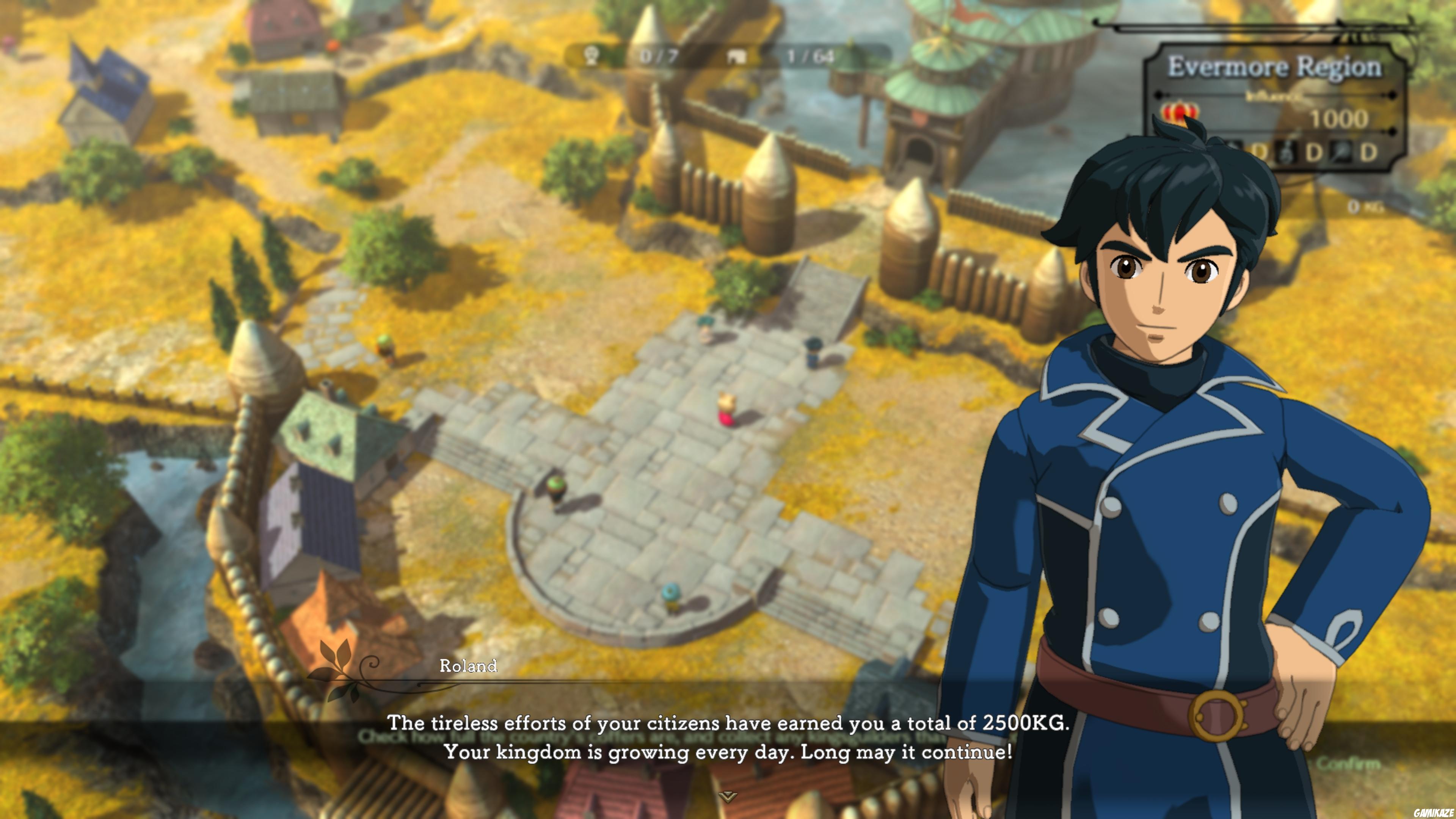Select the potion-shaped resource icon below the influence meter
The width and height of the screenshot is (1456, 819).
[1287, 152]
